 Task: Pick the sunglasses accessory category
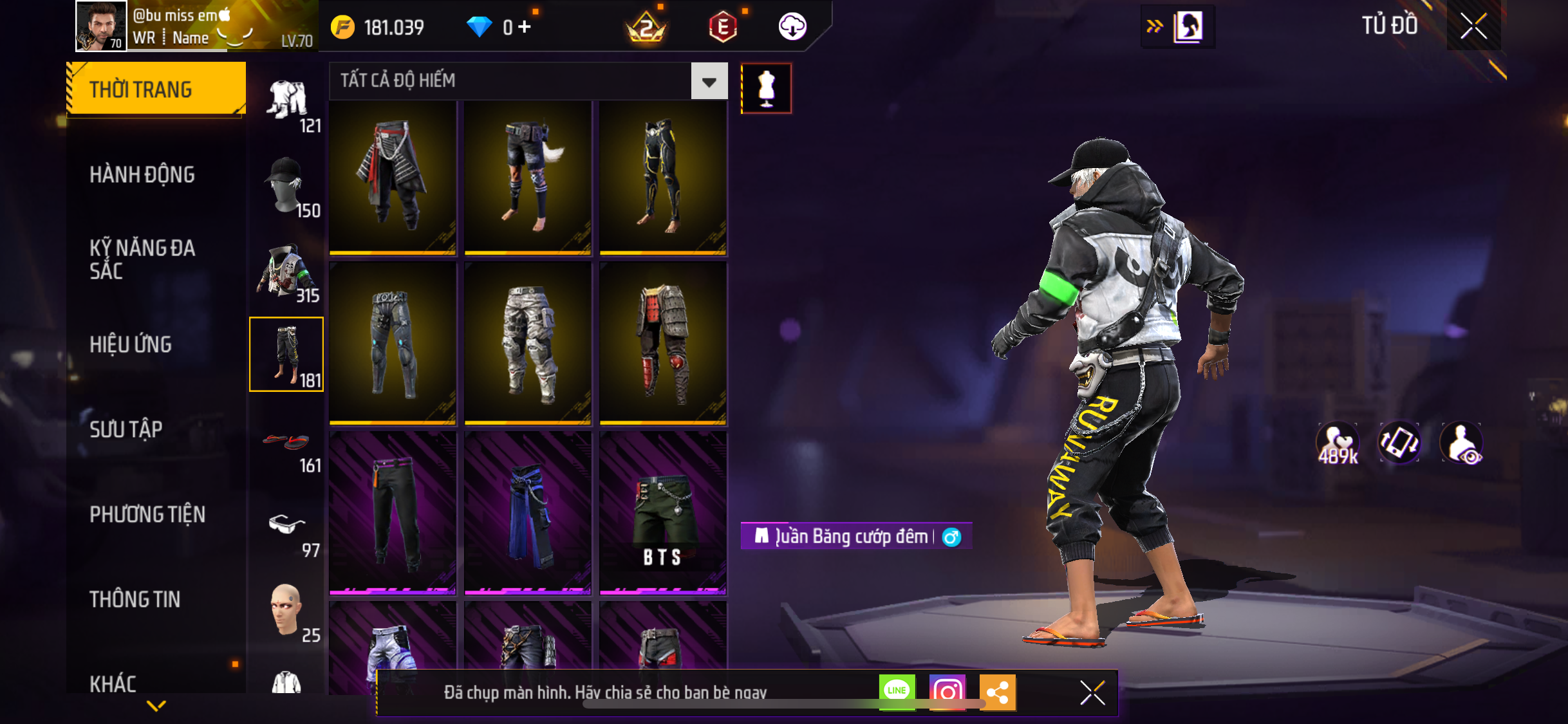[286, 528]
